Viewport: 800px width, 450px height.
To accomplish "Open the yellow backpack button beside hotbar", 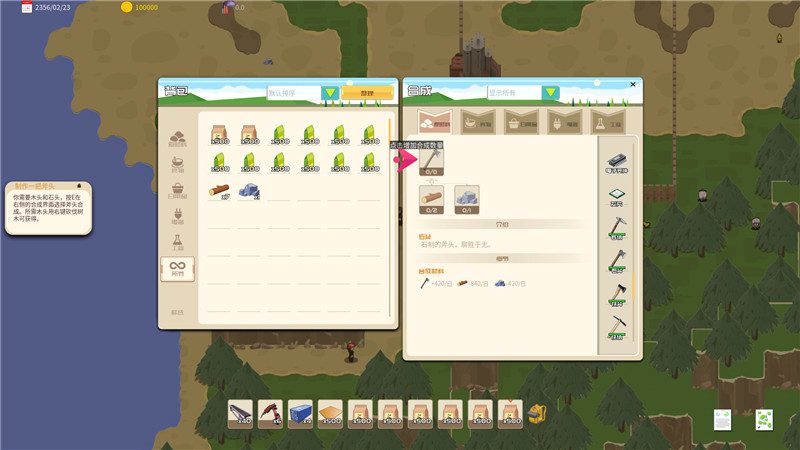I will coord(540,413).
